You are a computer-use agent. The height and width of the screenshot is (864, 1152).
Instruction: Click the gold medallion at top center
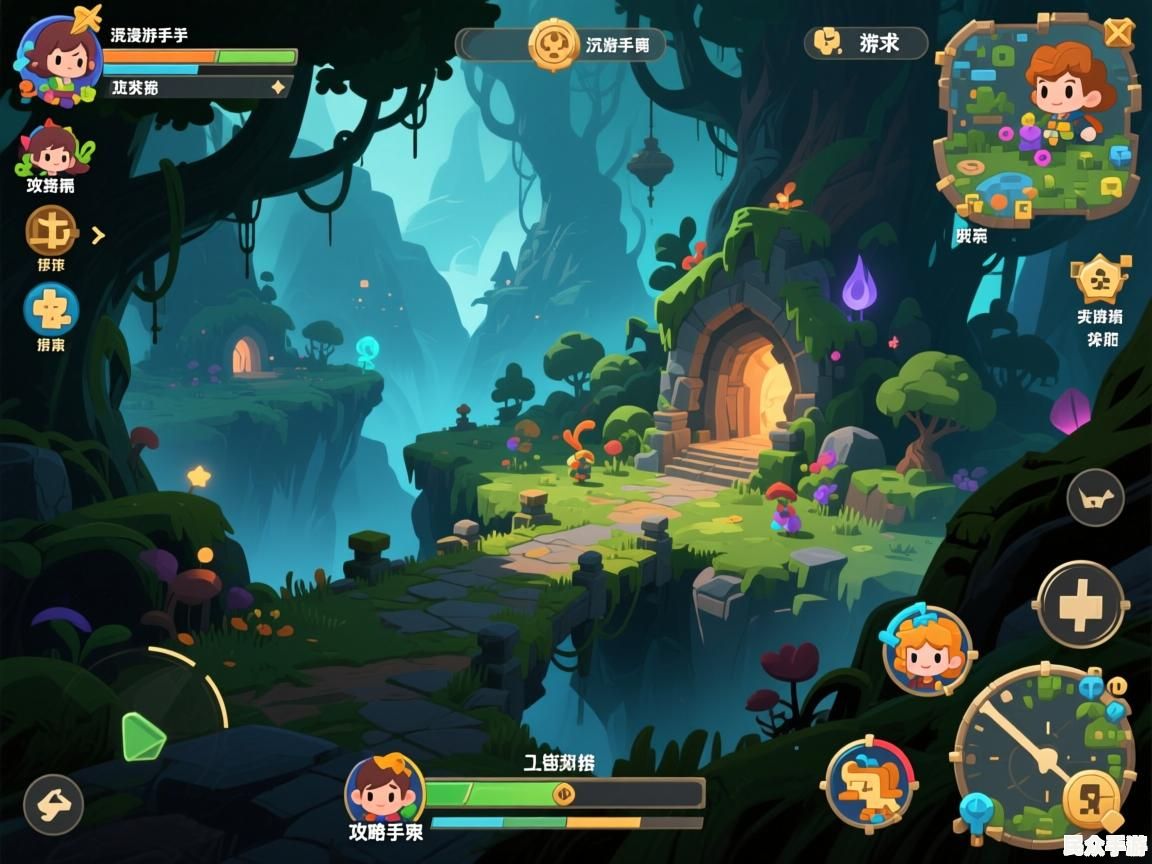tap(554, 44)
